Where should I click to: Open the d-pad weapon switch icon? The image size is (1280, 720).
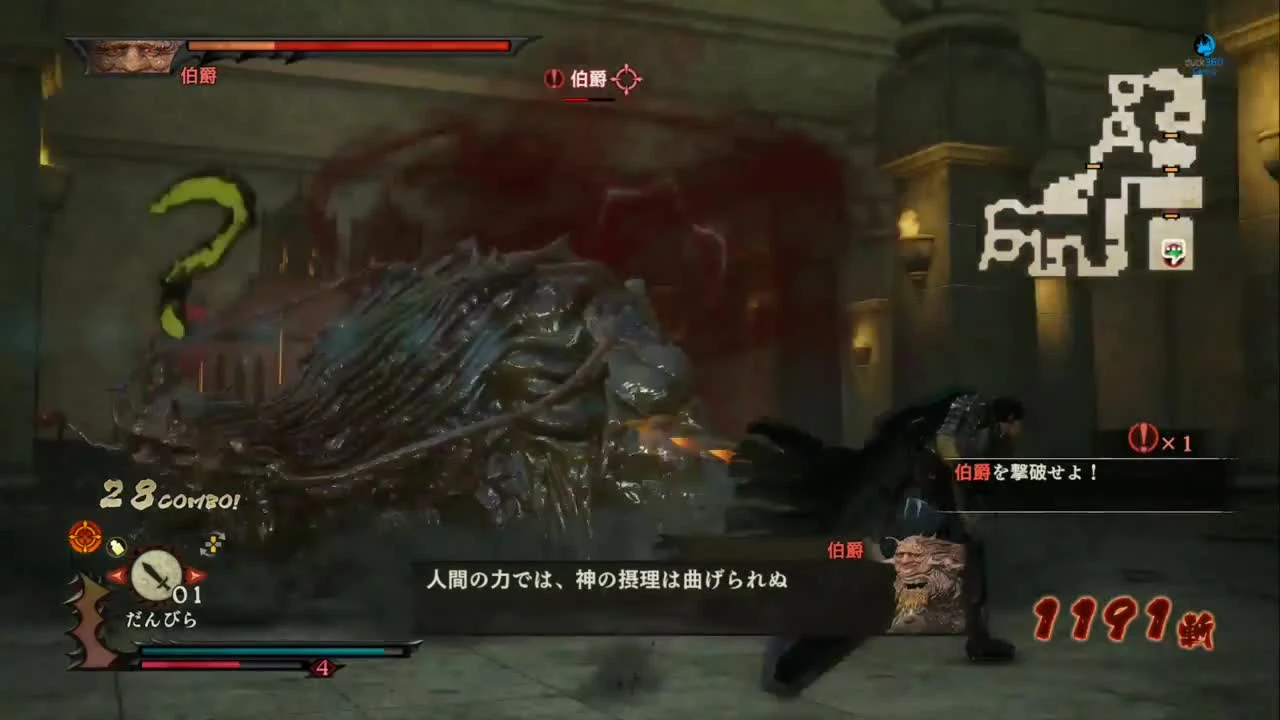pyautogui.click(x=213, y=543)
